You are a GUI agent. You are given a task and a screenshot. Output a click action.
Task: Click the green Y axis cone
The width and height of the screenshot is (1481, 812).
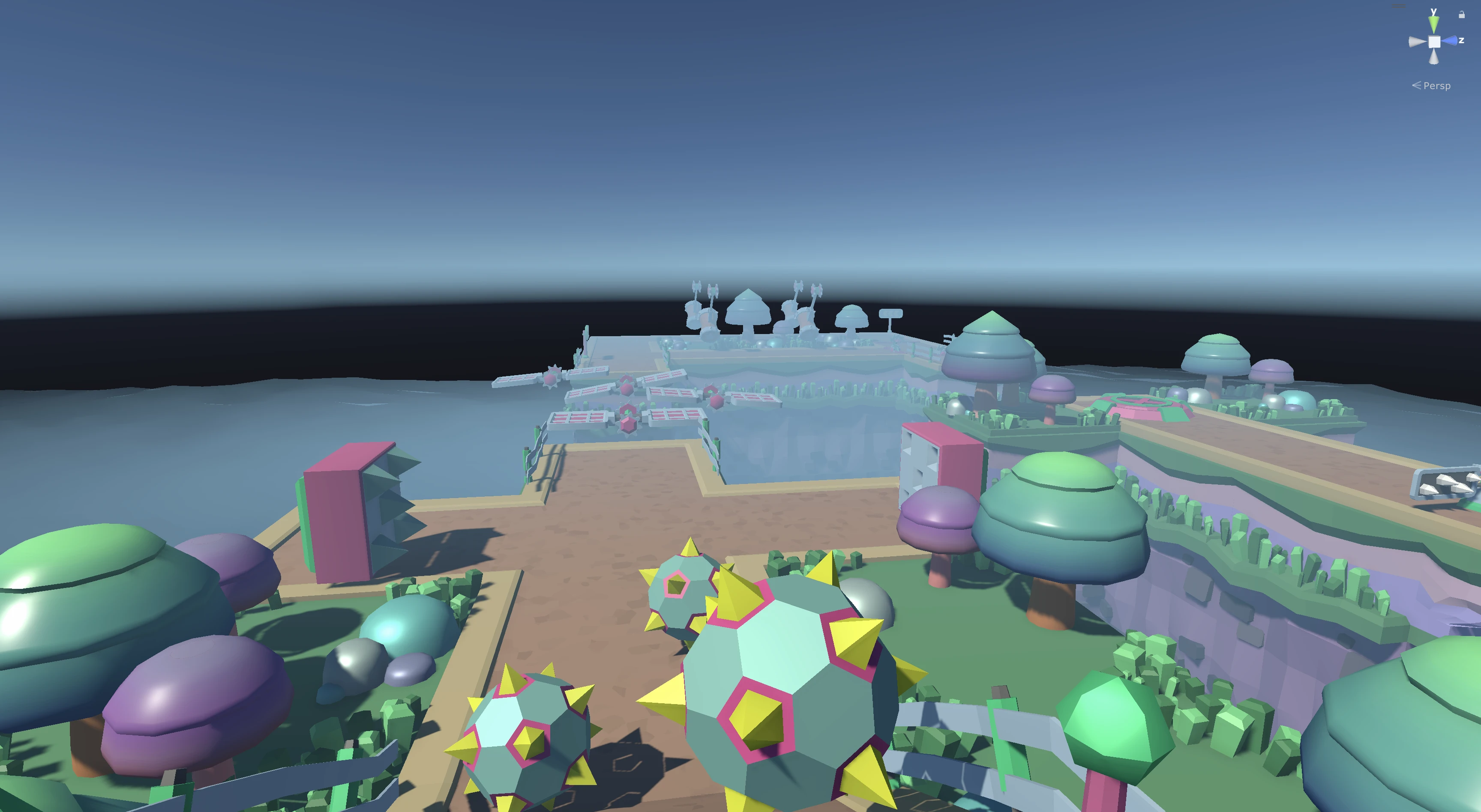[x=1434, y=24]
